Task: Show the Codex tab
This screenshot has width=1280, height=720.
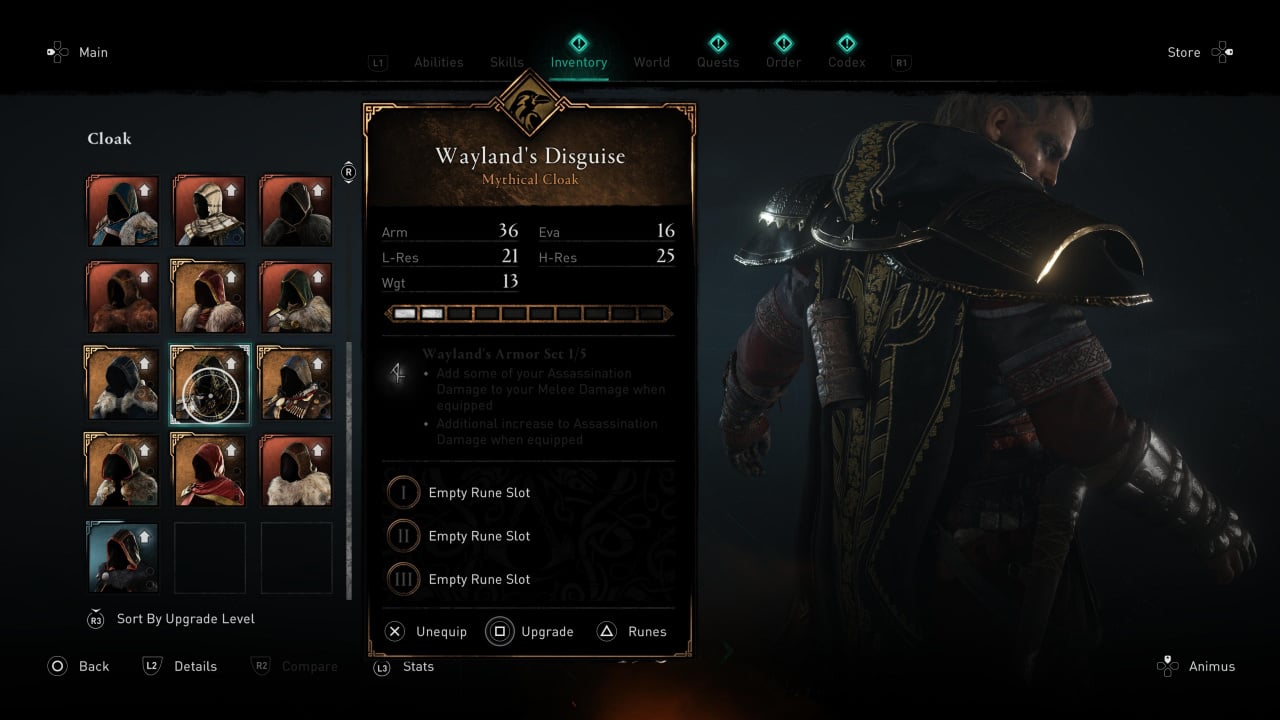Action: point(846,62)
